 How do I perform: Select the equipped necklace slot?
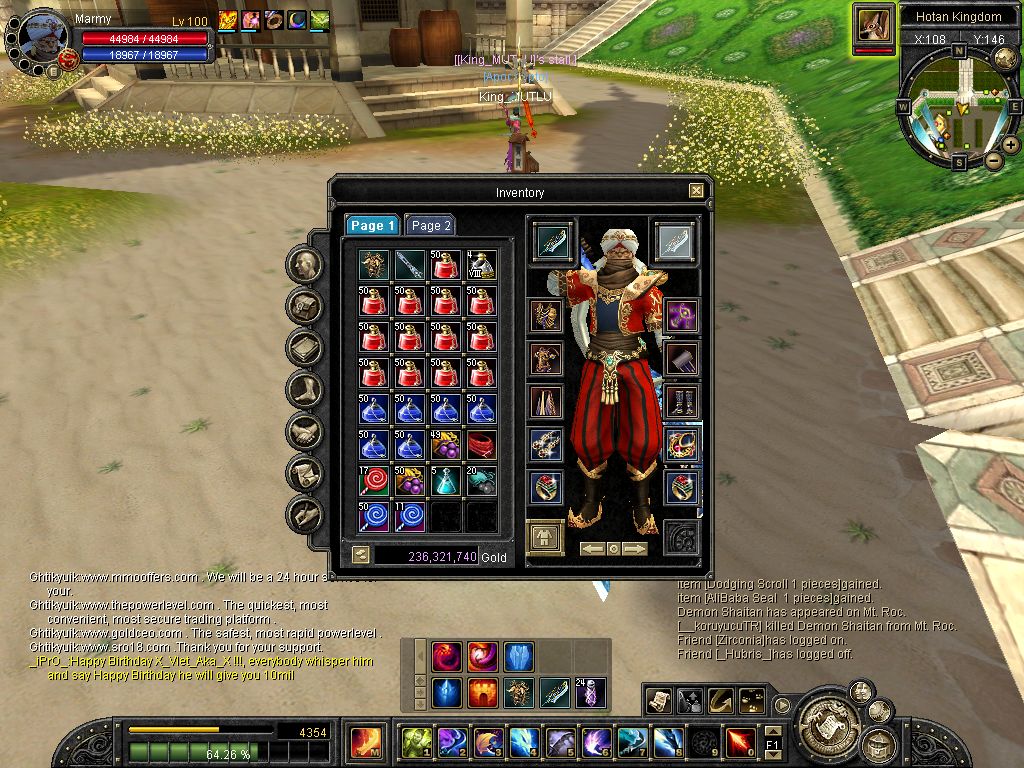(x=682, y=445)
